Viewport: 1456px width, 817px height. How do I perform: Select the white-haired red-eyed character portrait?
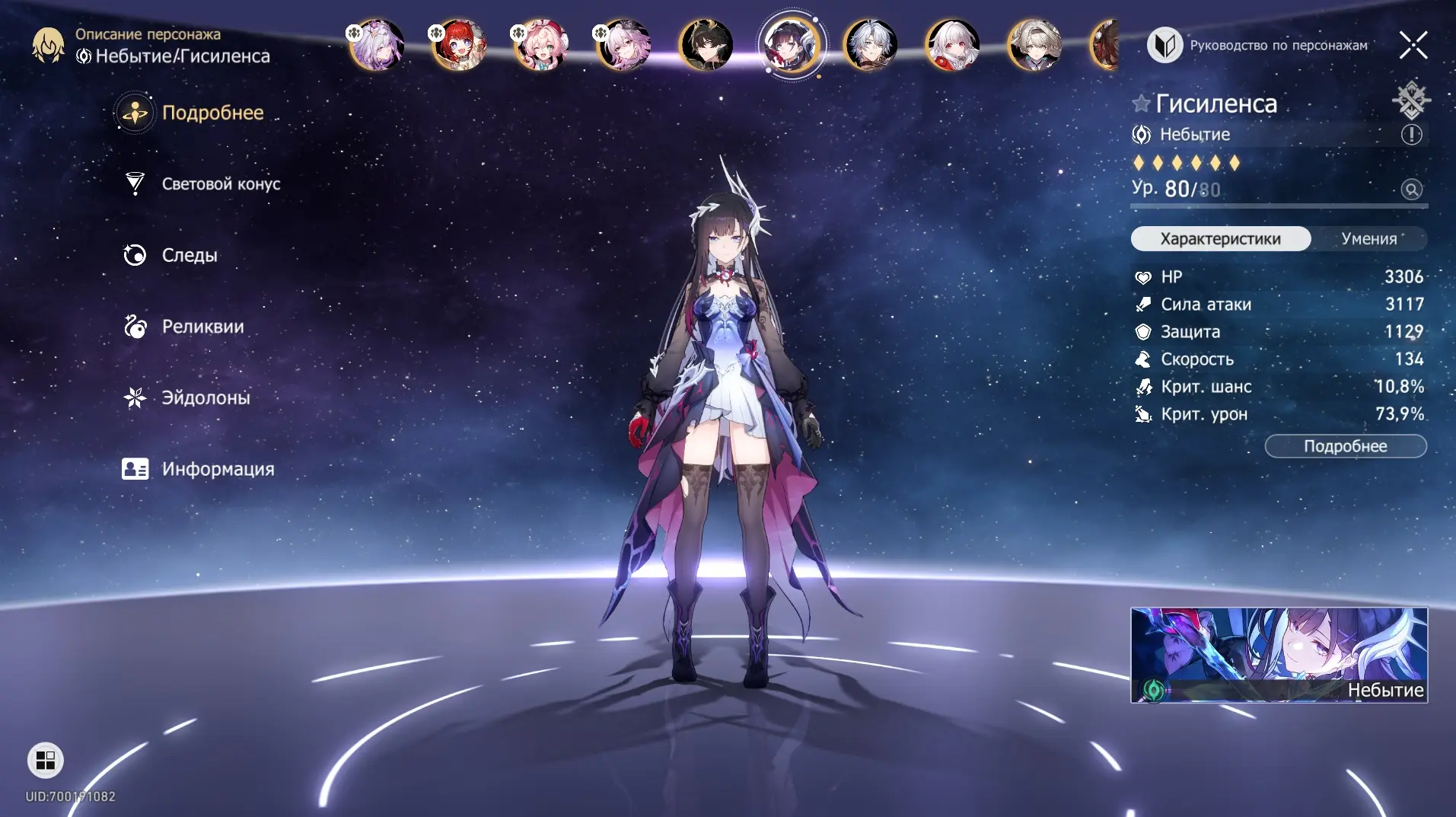952,45
